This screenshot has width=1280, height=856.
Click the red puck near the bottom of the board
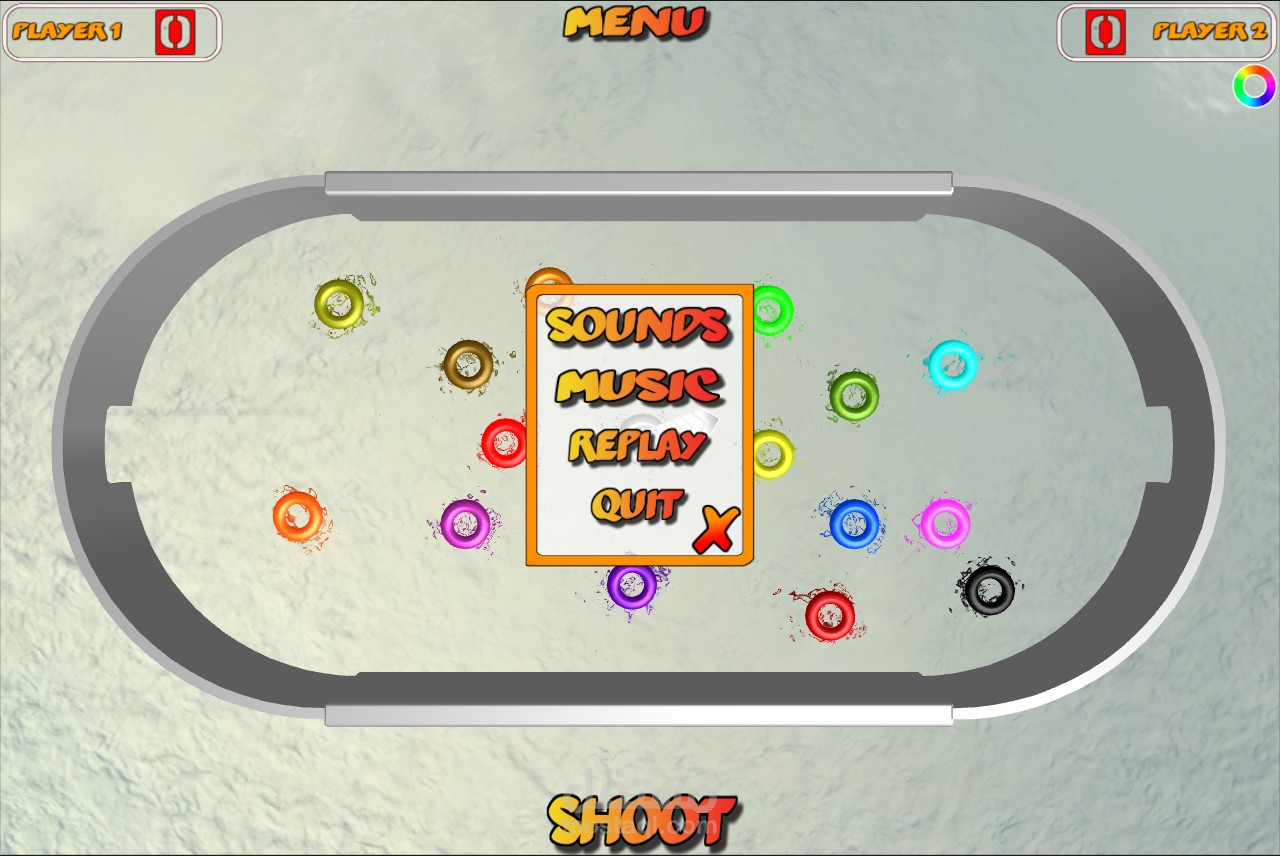pos(832,616)
